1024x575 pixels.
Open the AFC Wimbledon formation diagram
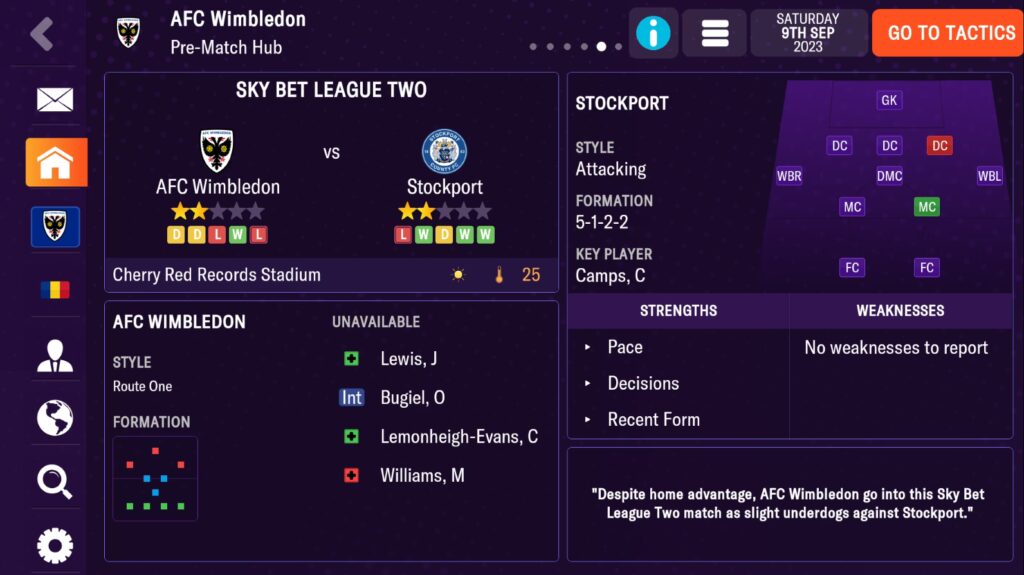[x=155, y=478]
